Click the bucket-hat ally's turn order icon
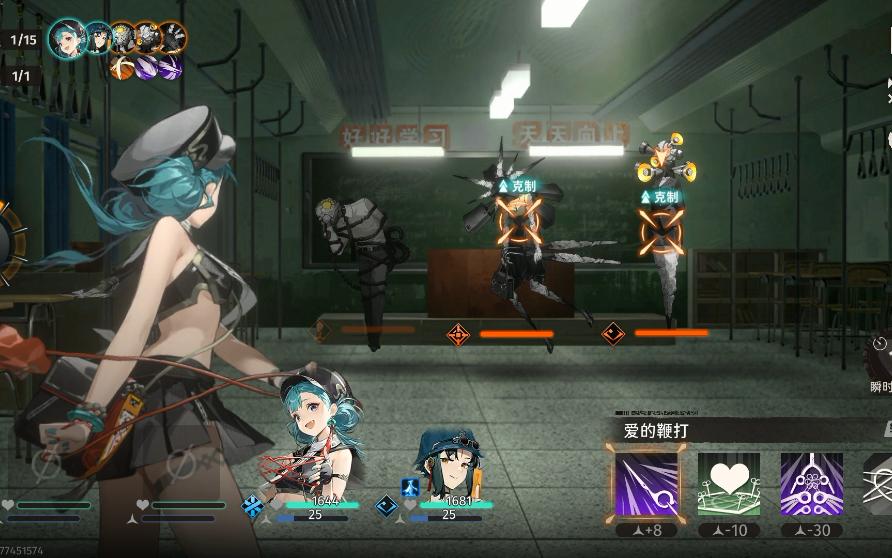This screenshot has height=558, width=892. click(97, 38)
